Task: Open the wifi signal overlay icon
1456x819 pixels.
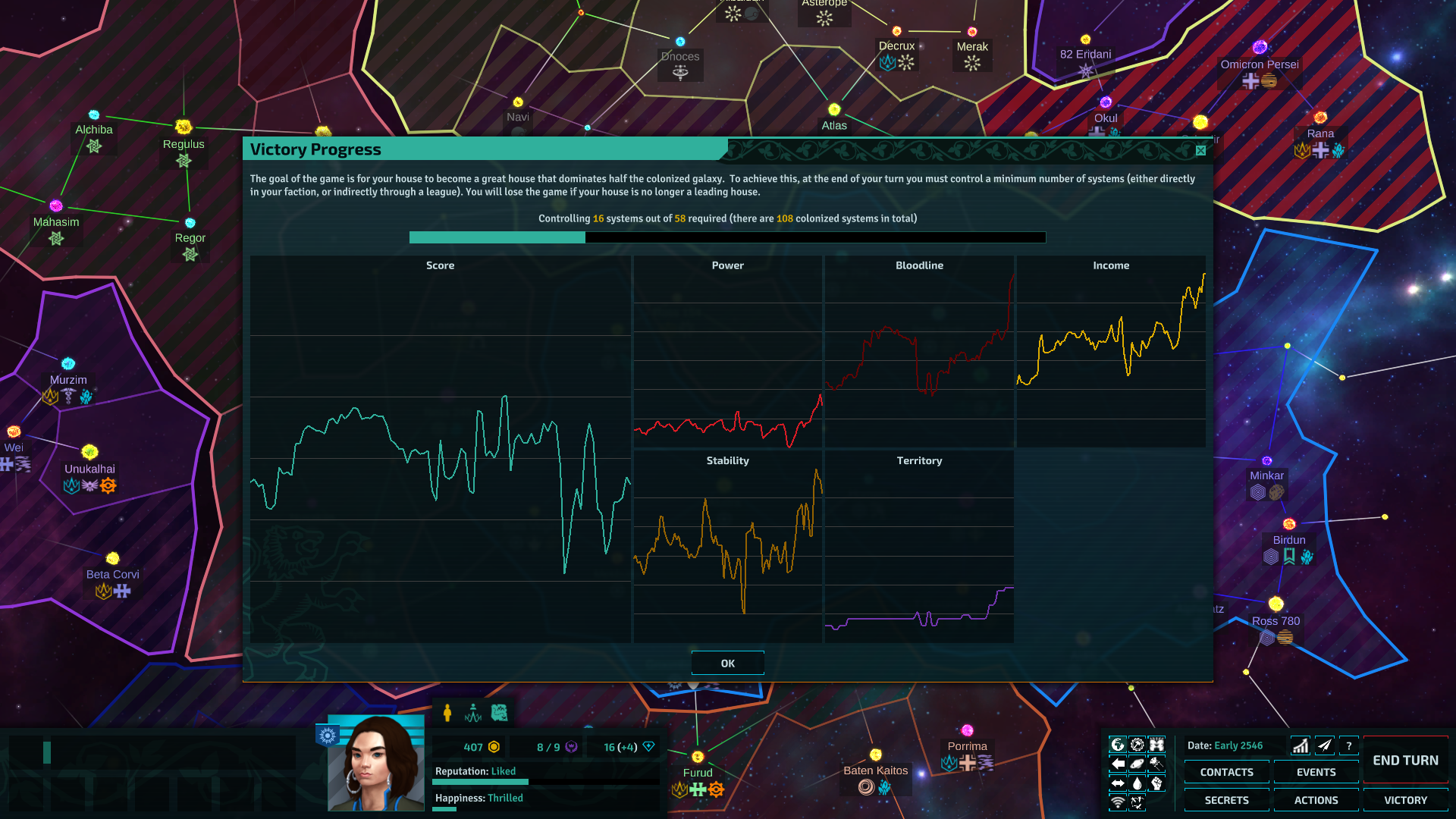Action: [x=1118, y=802]
